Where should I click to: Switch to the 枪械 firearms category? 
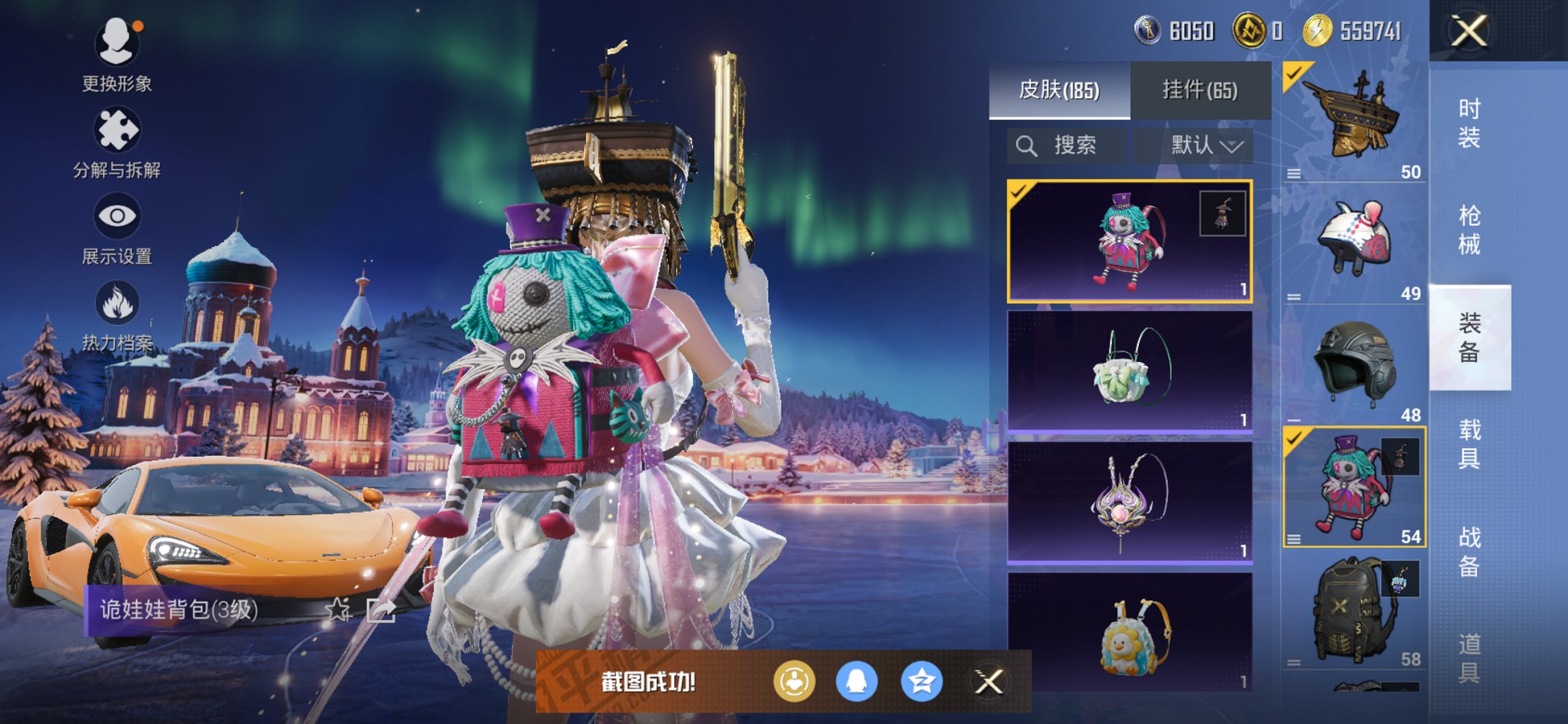(1469, 230)
